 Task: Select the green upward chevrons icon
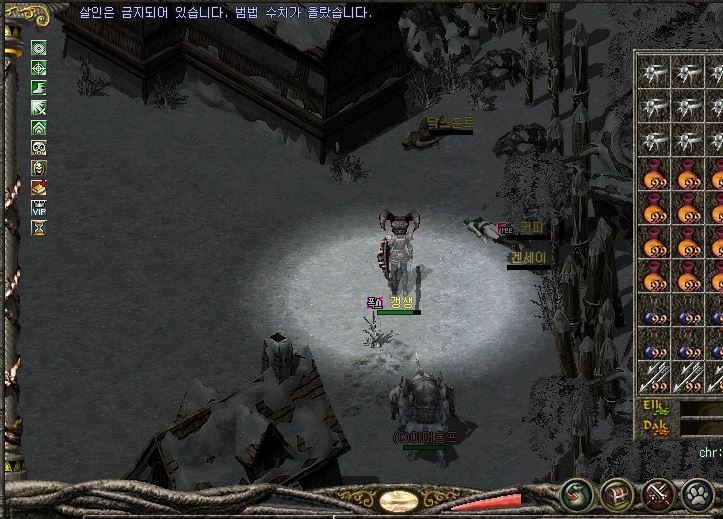pyautogui.click(x=39, y=127)
